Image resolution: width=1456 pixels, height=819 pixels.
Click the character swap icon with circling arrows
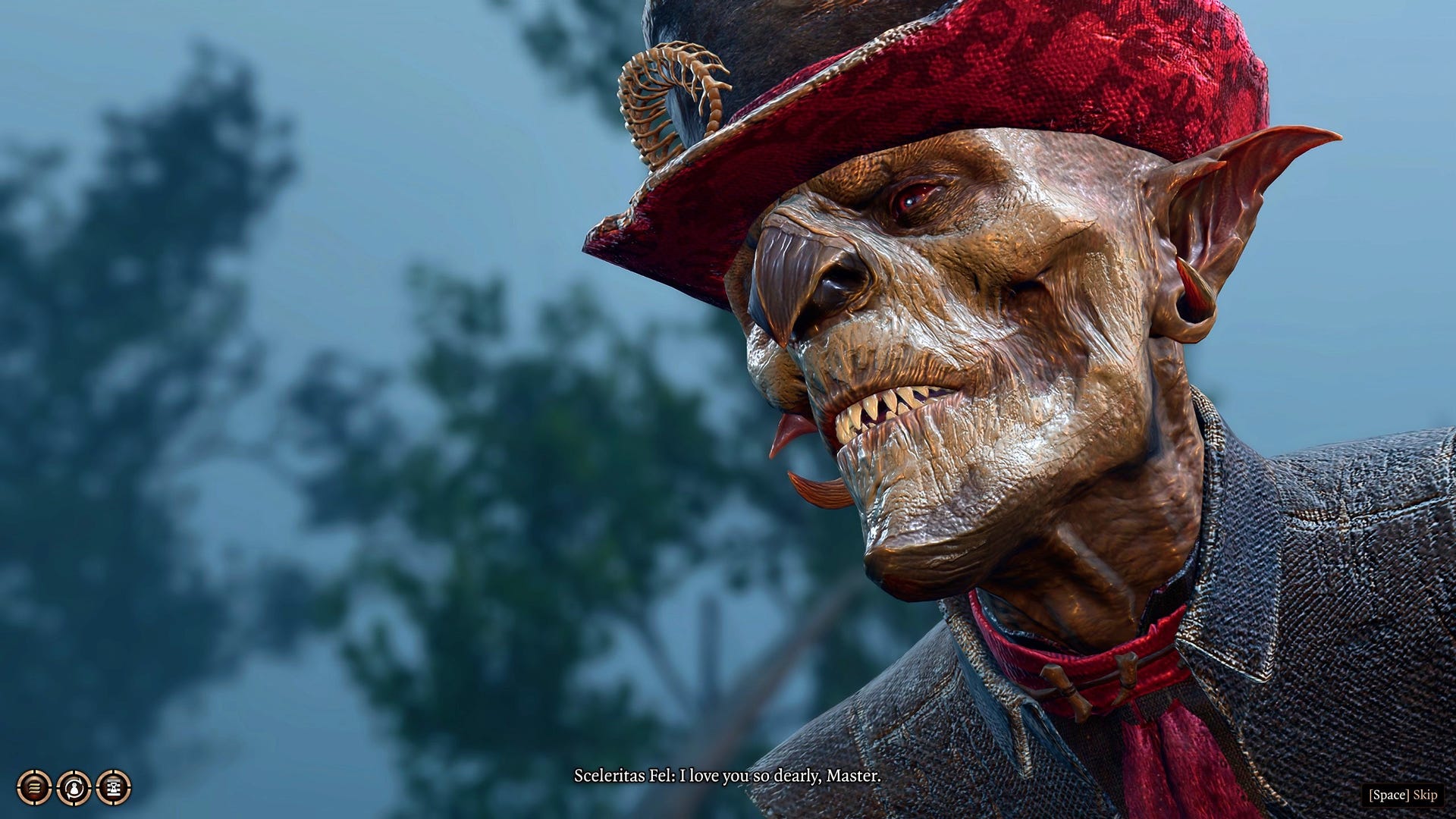pos(74,788)
